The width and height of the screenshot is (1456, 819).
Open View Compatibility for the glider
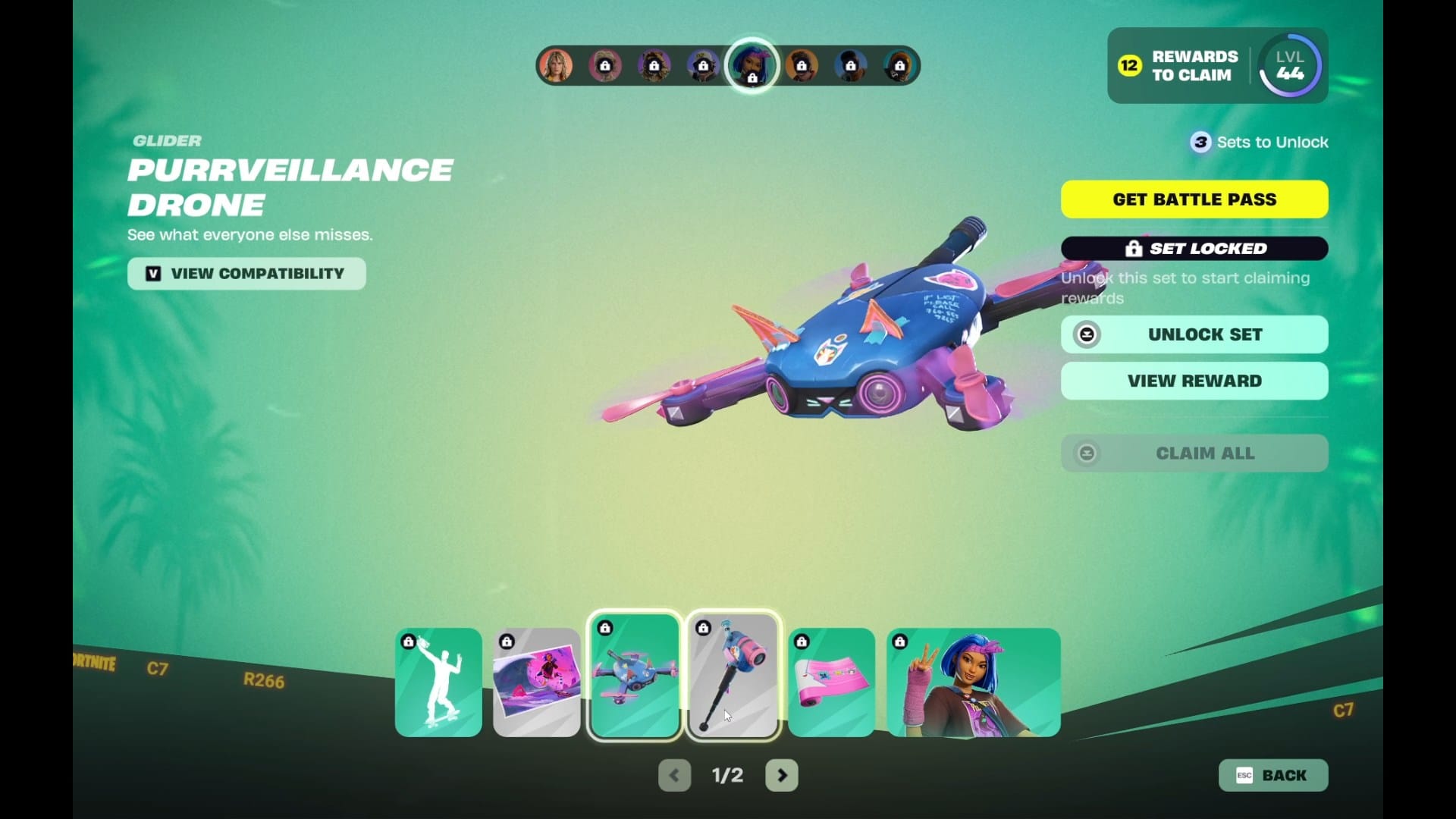(x=246, y=274)
